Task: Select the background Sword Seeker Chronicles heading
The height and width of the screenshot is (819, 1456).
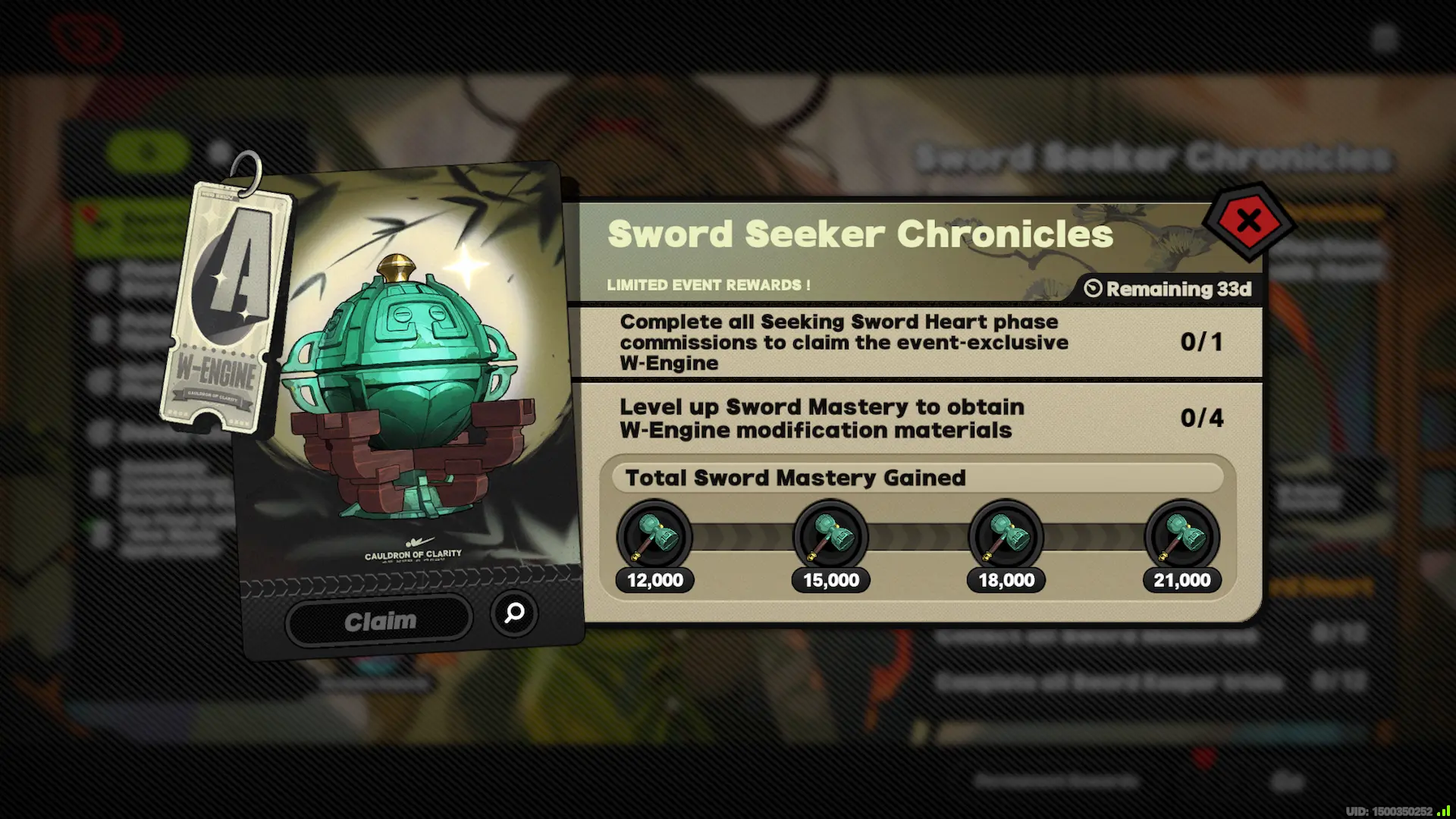Action: pos(1153,155)
